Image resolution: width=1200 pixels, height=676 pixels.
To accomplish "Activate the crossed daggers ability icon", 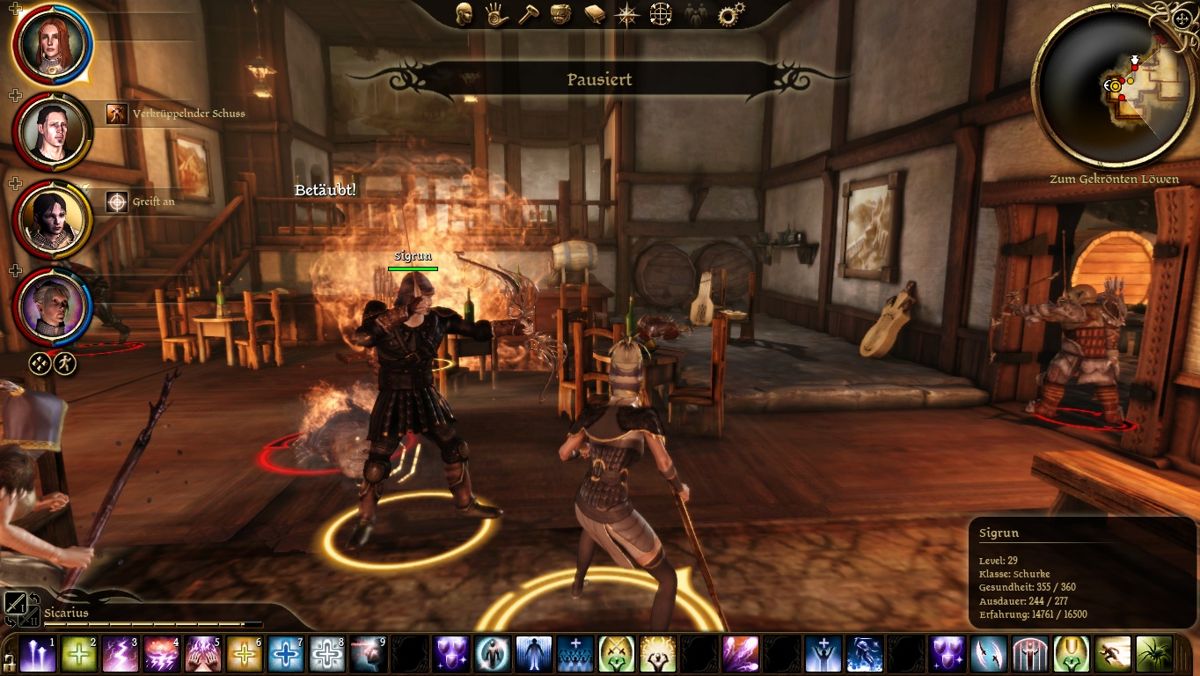I will [988, 654].
